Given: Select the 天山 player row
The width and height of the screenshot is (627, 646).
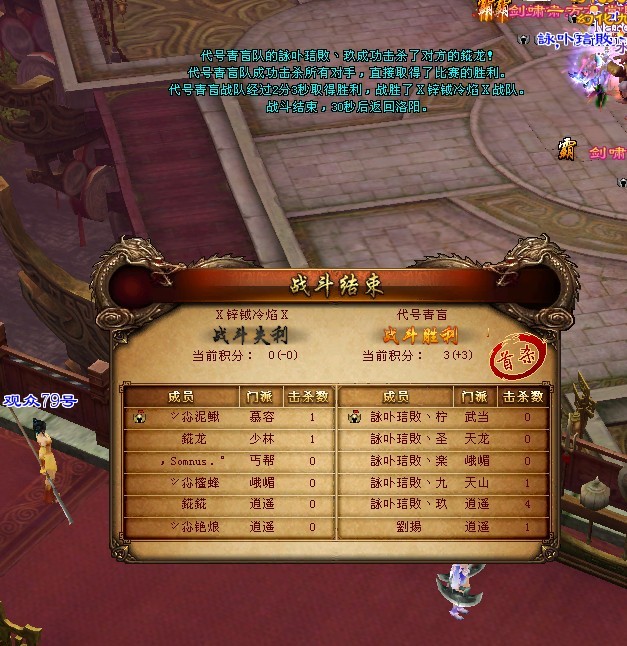Looking at the screenshot, I should point(442,483).
